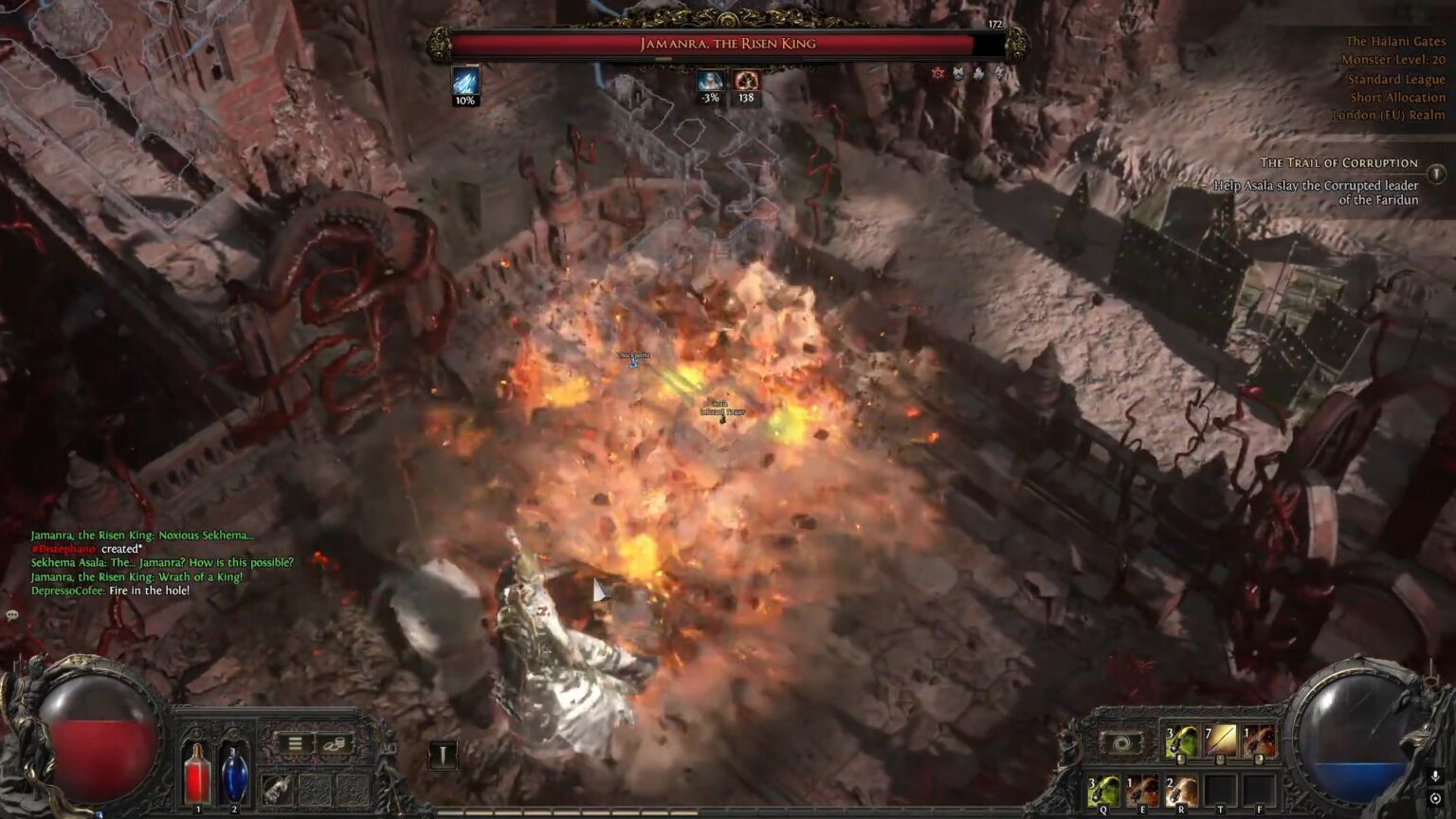Image resolution: width=1456 pixels, height=819 pixels.
Task: Toggle the crosshair targeting icon bottom right
Action: tap(1435, 798)
